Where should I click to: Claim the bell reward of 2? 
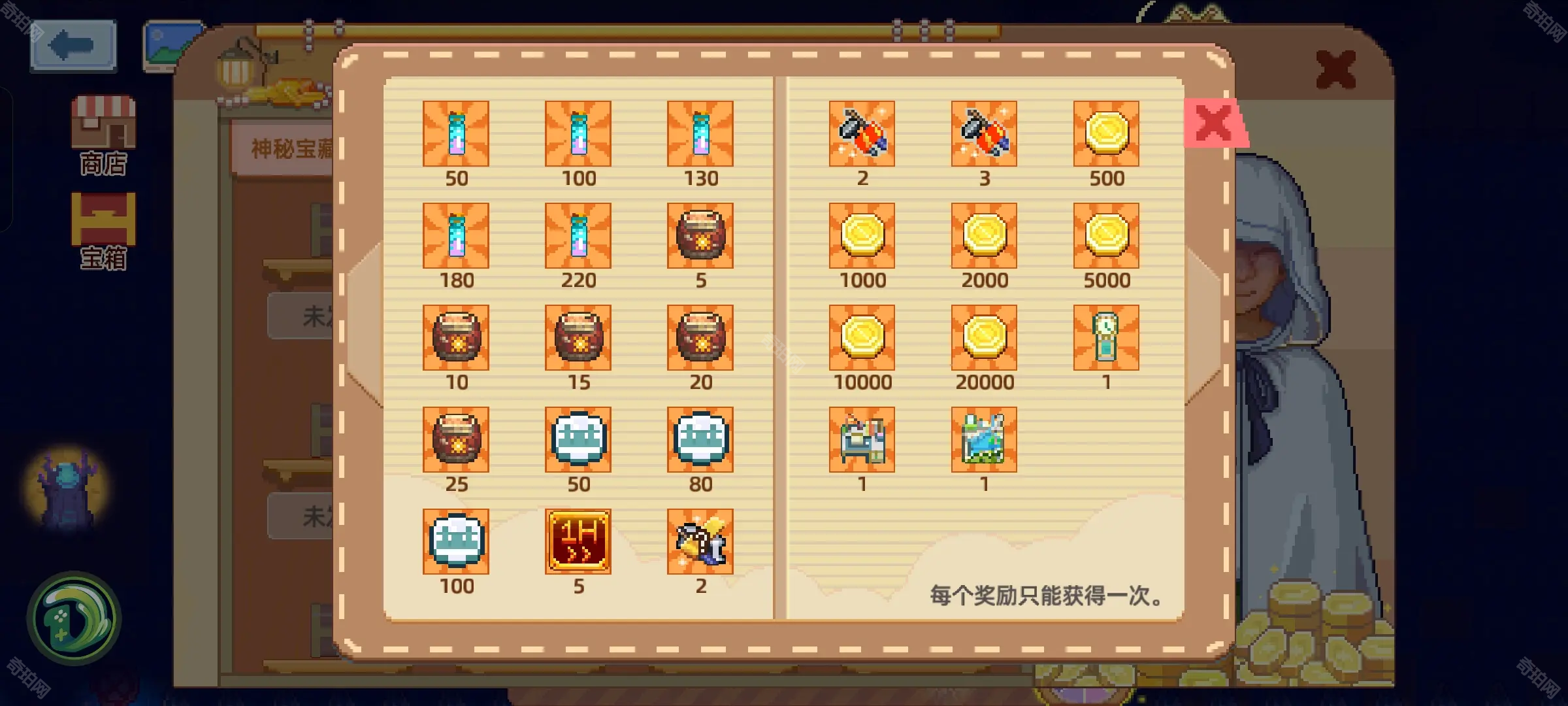click(700, 540)
